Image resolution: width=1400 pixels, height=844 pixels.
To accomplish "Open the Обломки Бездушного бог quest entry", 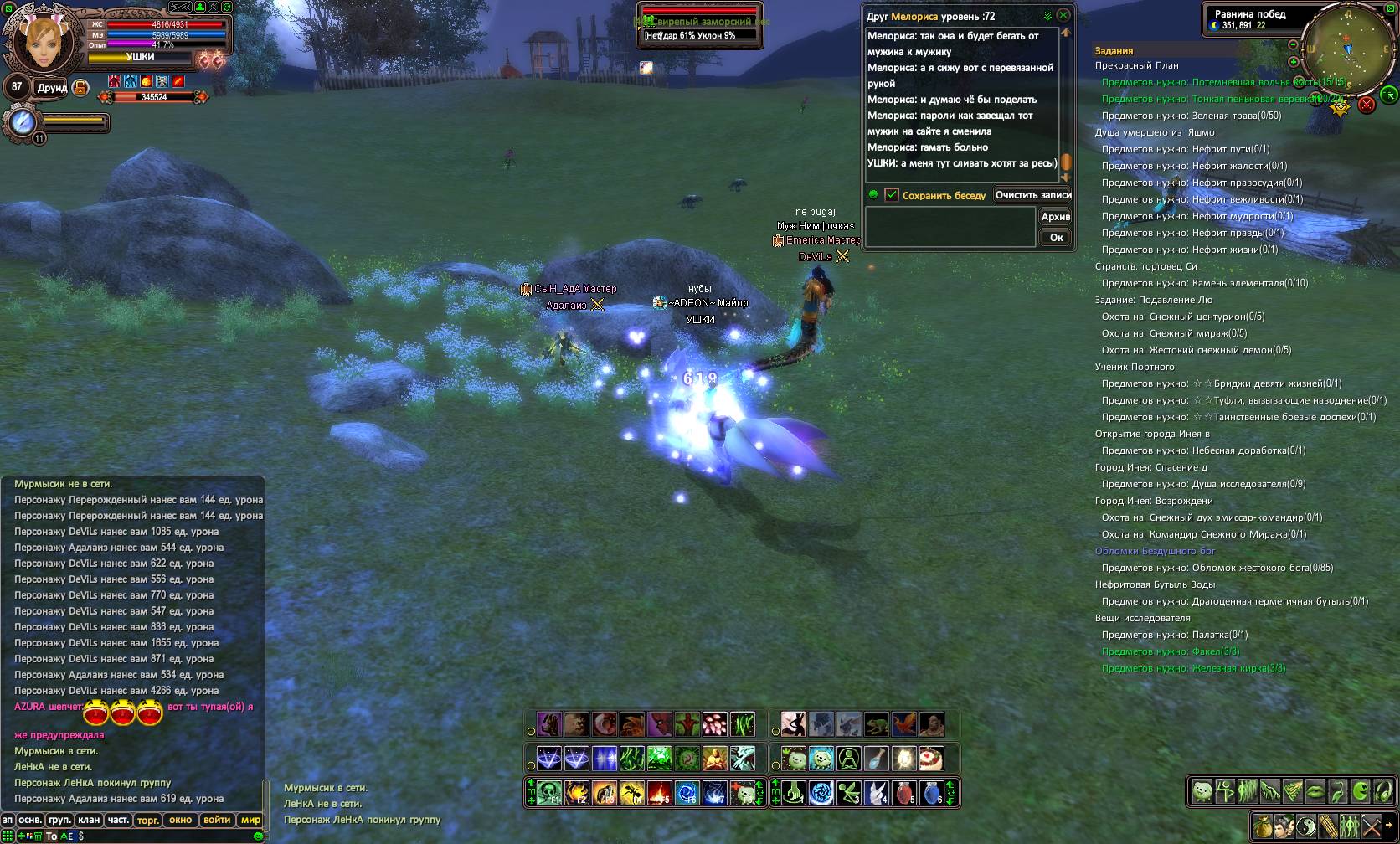I will (x=1155, y=551).
